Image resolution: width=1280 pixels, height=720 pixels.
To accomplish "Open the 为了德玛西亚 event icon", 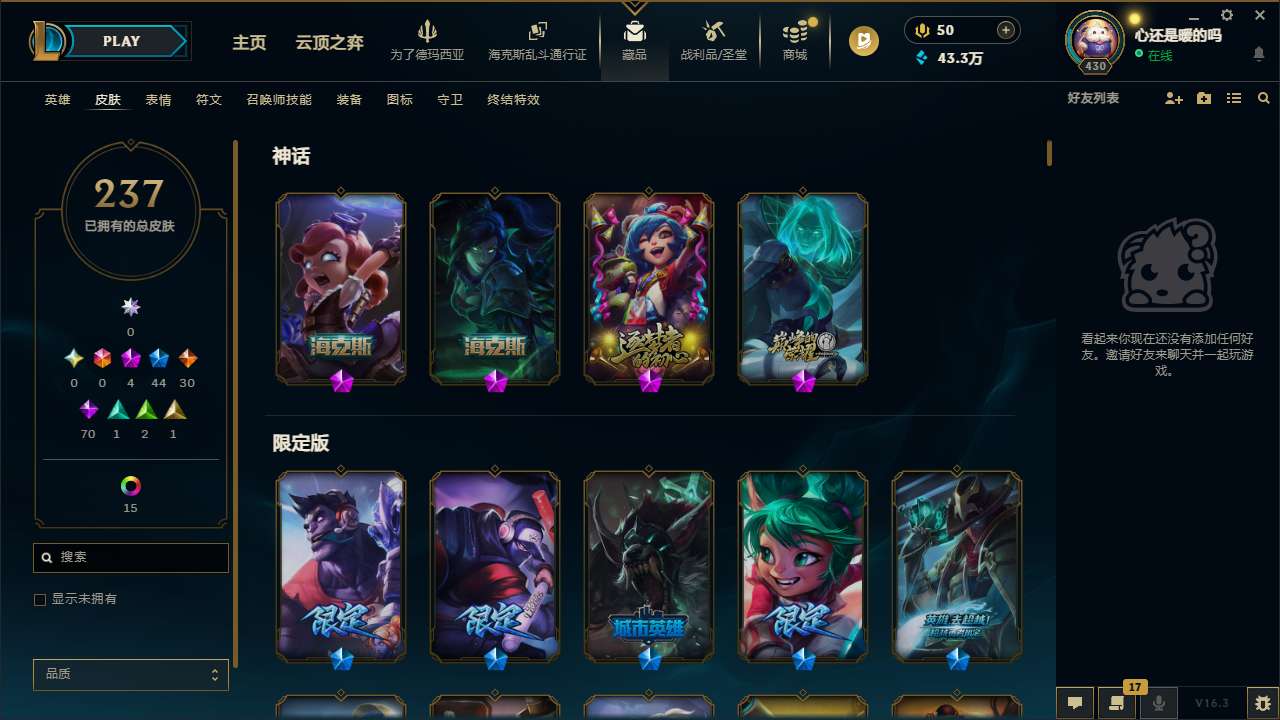I will coord(428,40).
